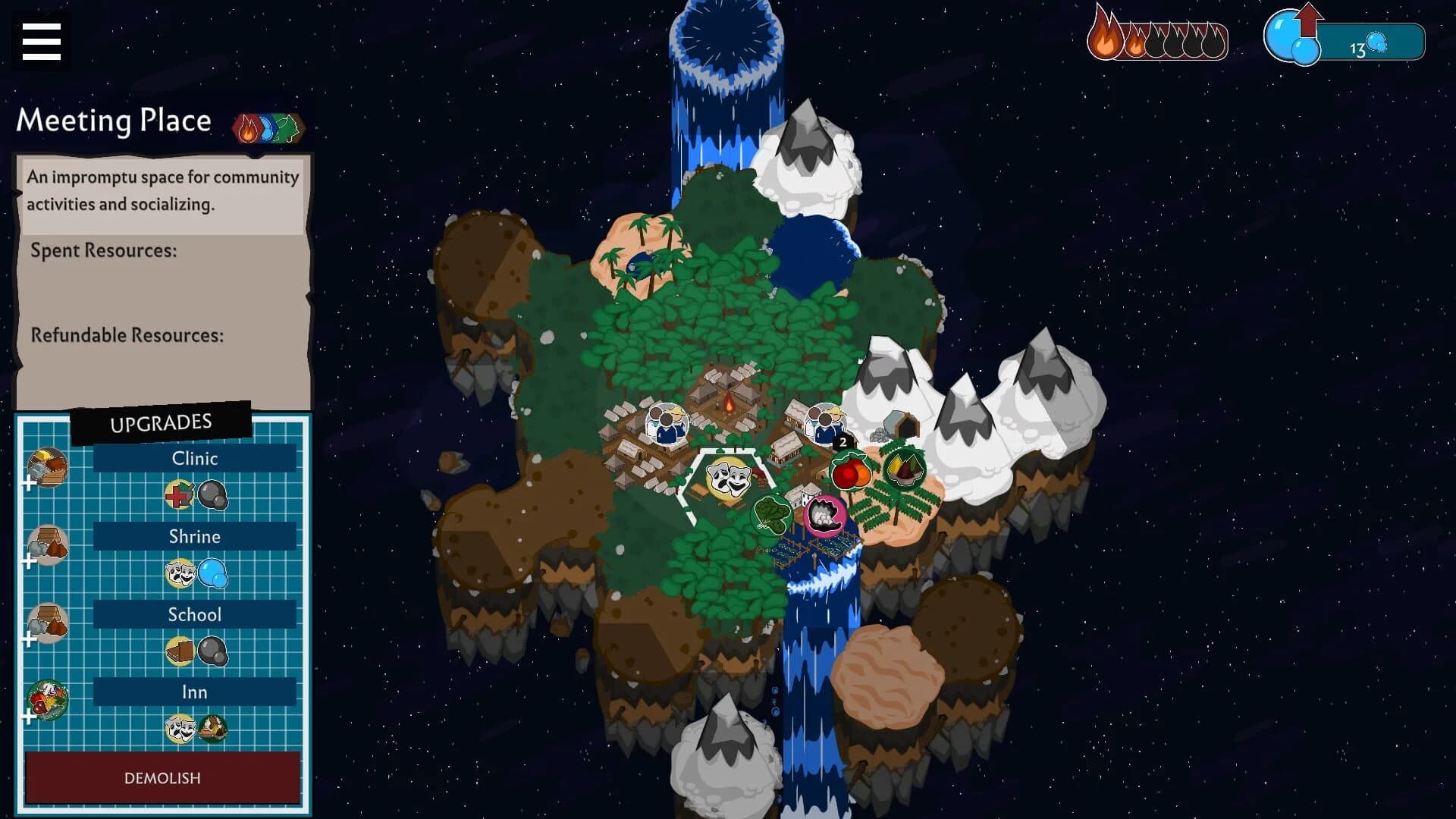Toggle the flame indicator on the fire meter
The width and height of the screenshot is (1456, 819).
pyautogui.click(x=1105, y=36)
